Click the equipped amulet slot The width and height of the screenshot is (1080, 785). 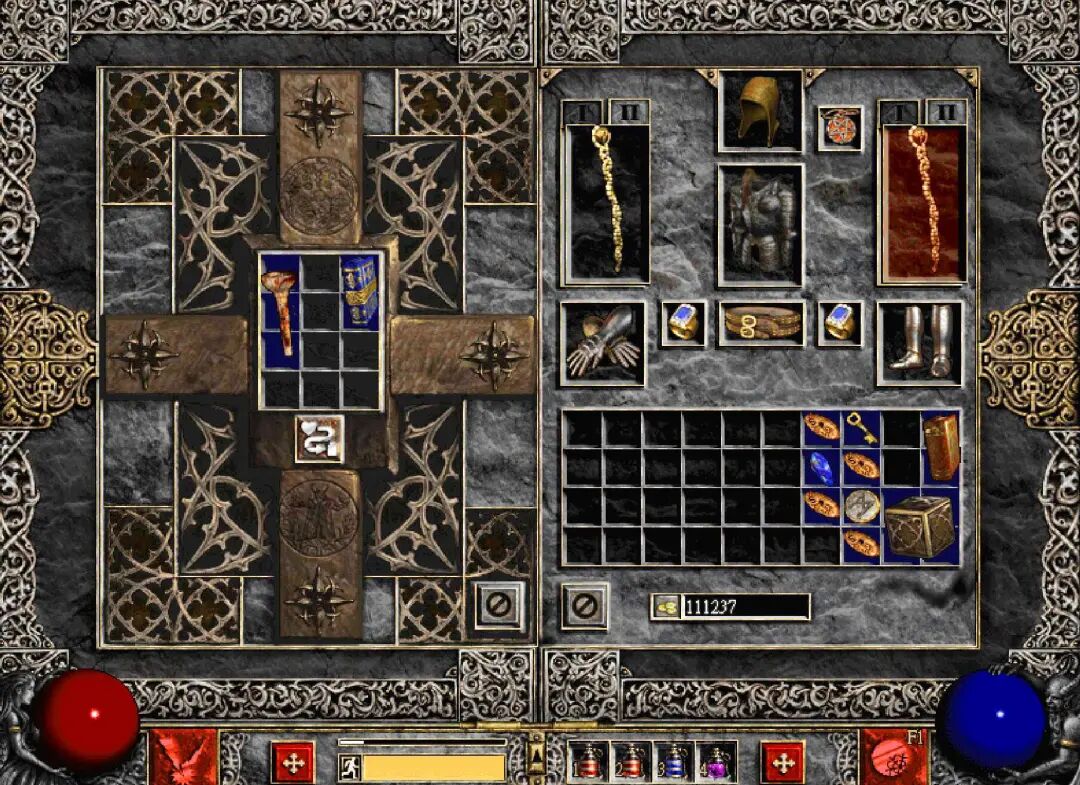[840, 128]
